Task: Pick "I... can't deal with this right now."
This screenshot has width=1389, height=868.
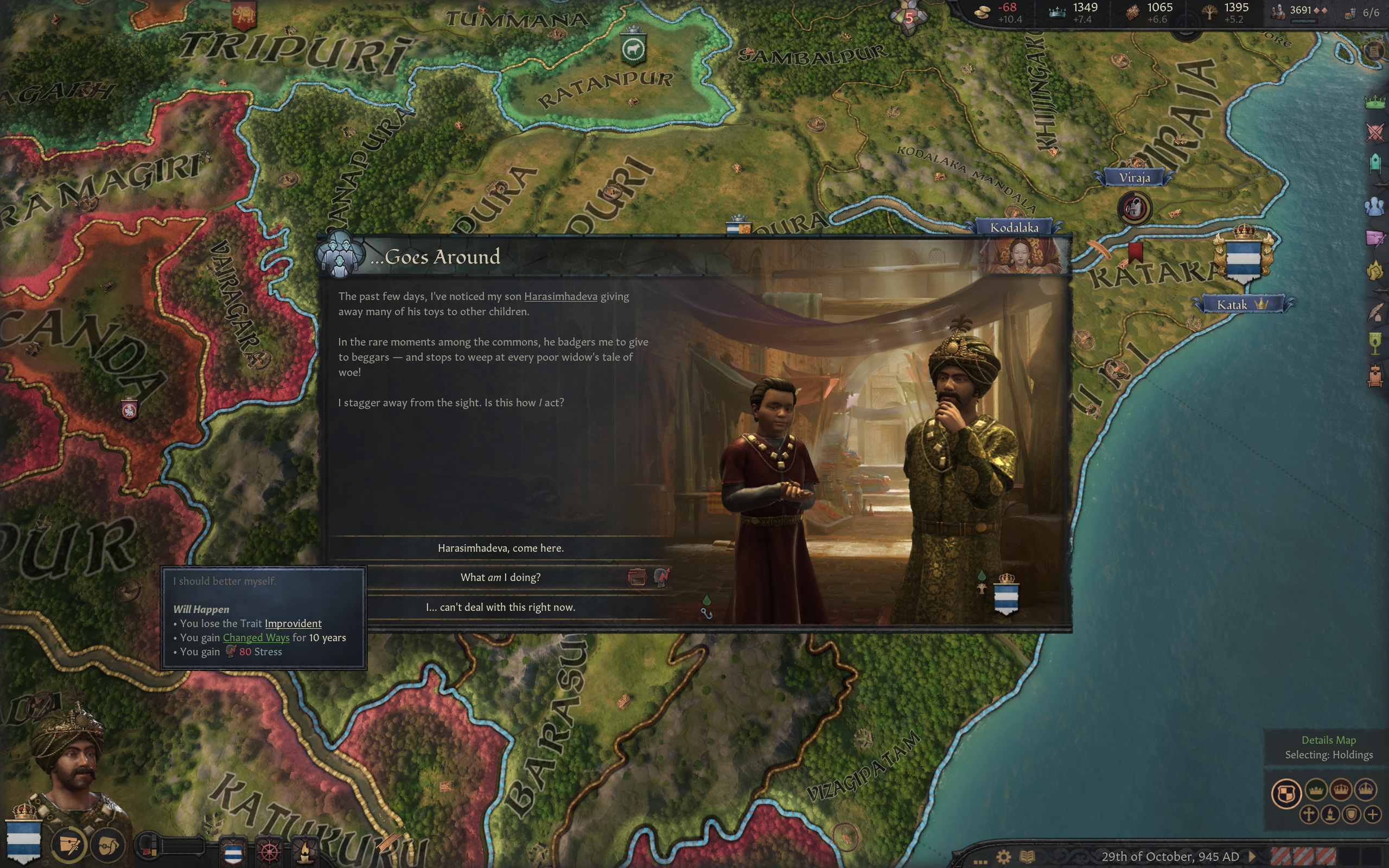Action: pos(500,608)
